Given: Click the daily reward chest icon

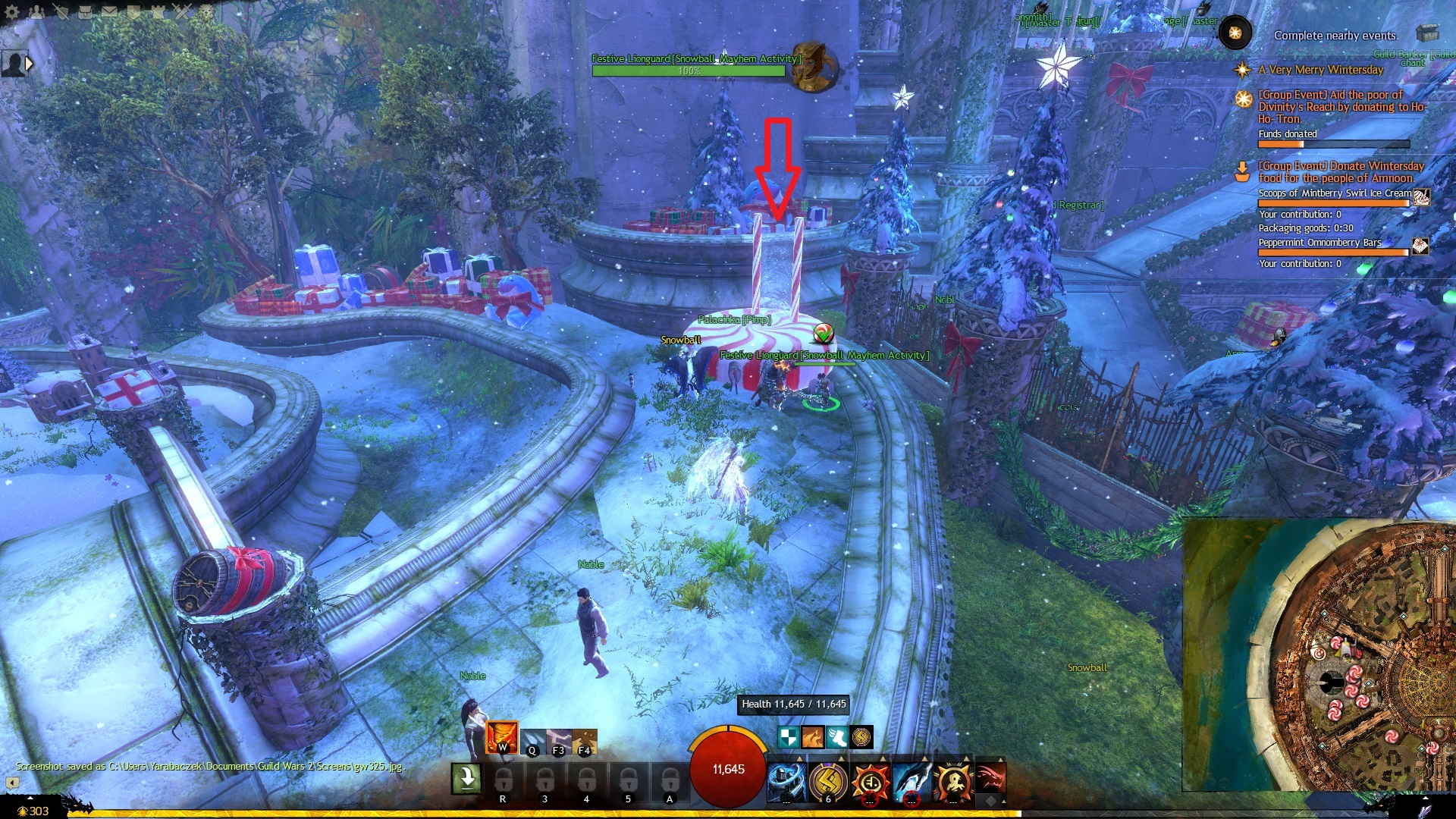Looking at the screenshot, I should click(x=1427, y=33).
